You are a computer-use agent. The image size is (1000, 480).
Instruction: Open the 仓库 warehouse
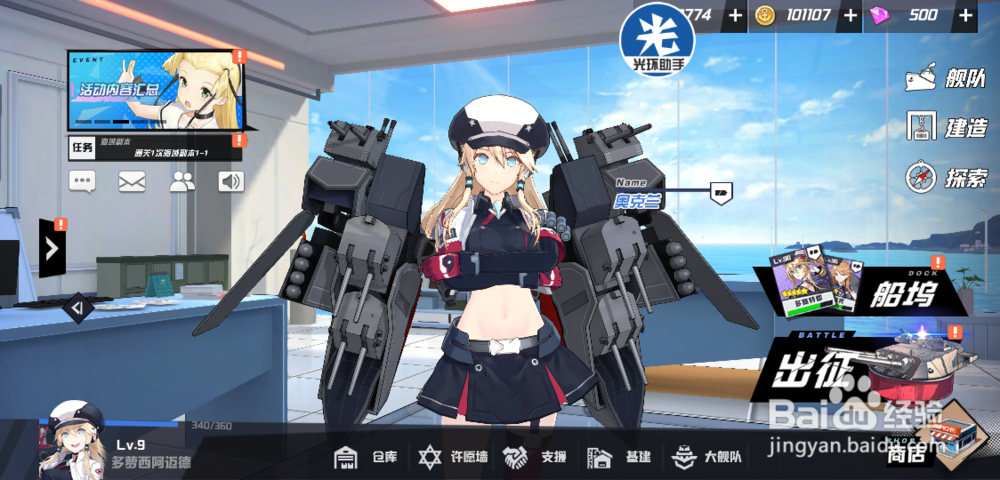pyautogui.click(x=366, y=457)
